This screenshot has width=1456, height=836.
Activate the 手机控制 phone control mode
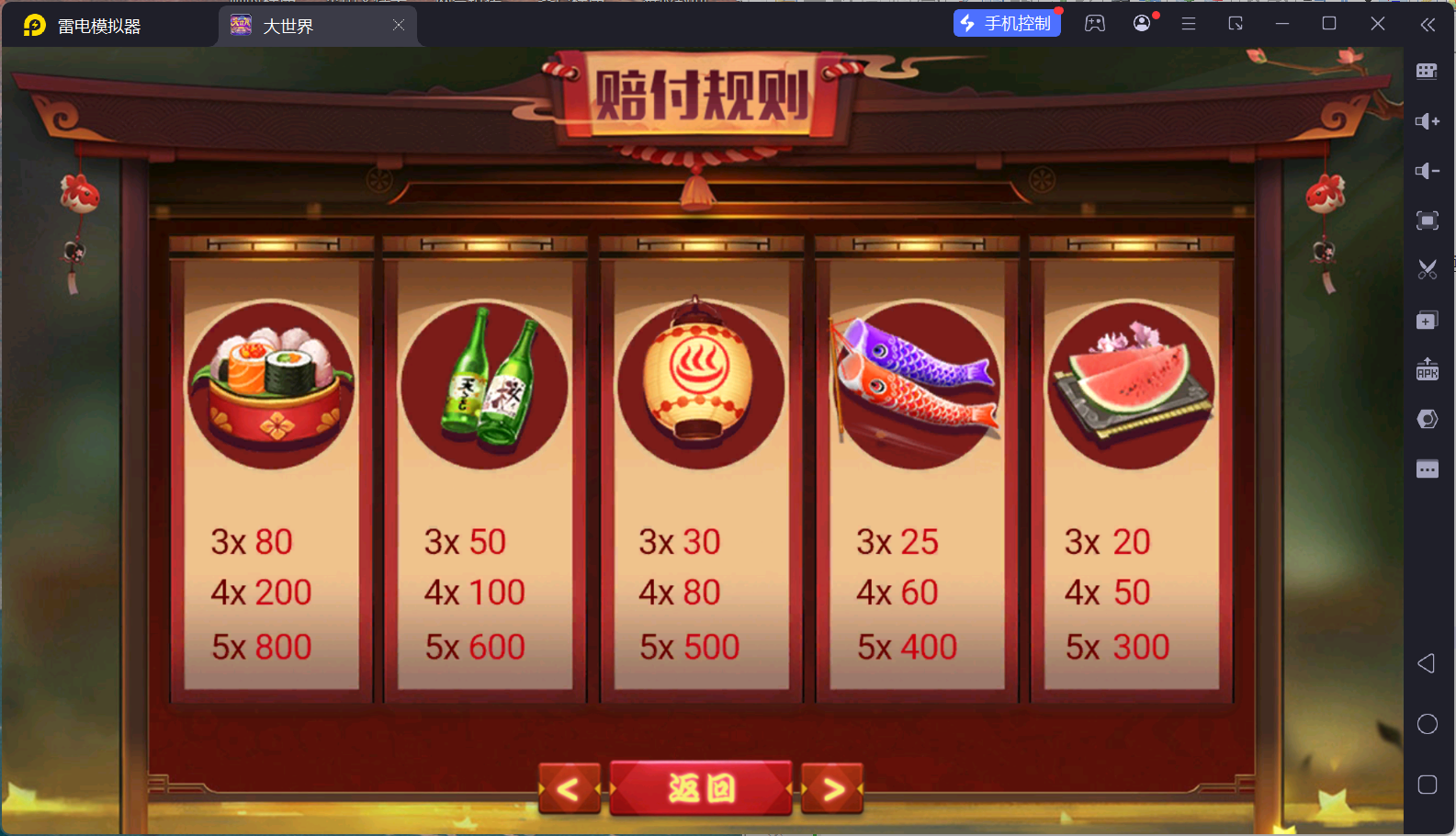pos(1007,22)
